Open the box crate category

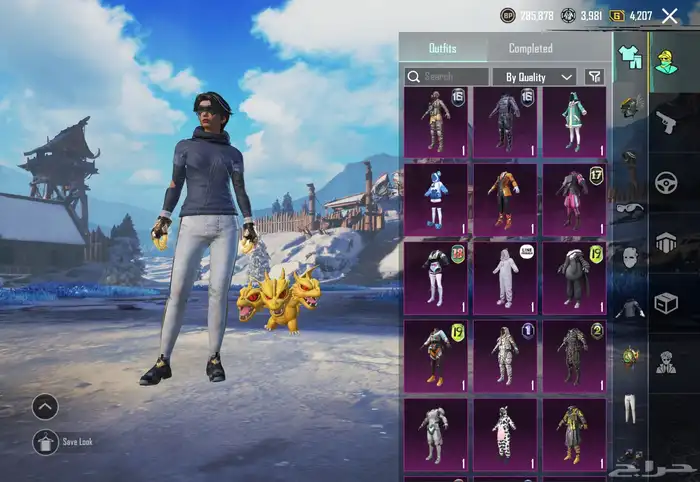[666, 303]
